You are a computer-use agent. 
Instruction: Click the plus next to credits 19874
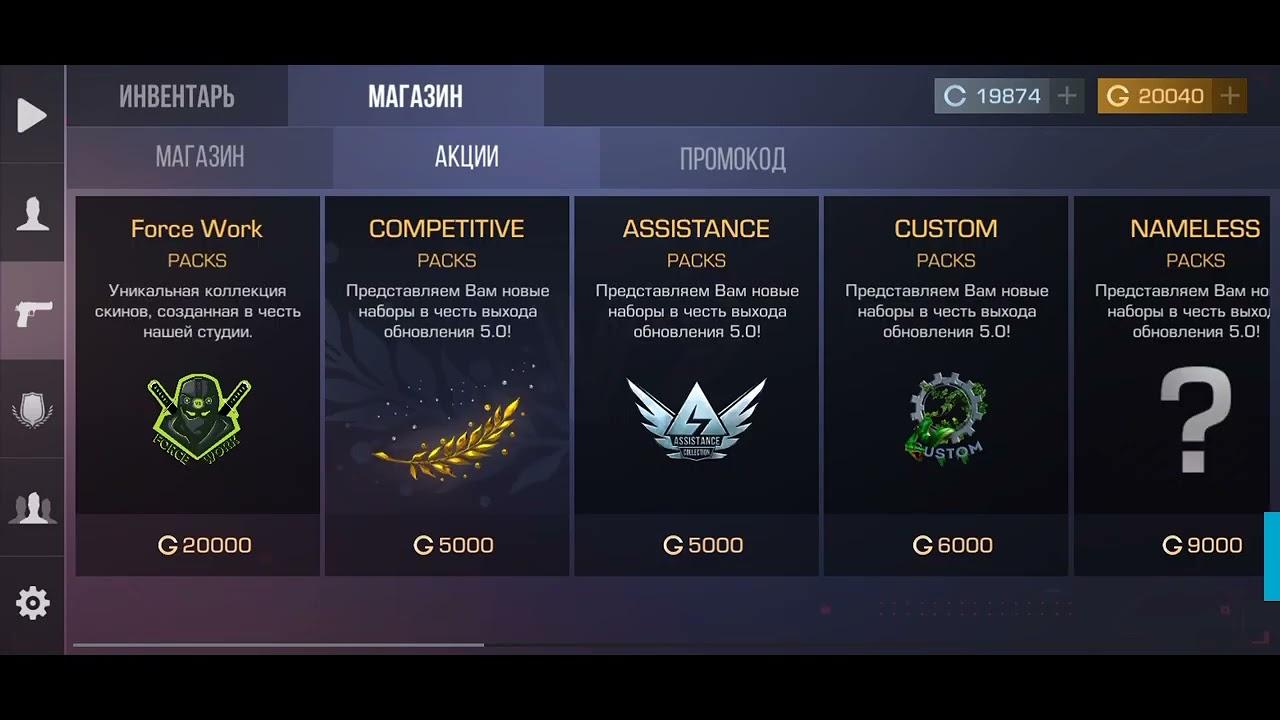(x=1068, y=95)
